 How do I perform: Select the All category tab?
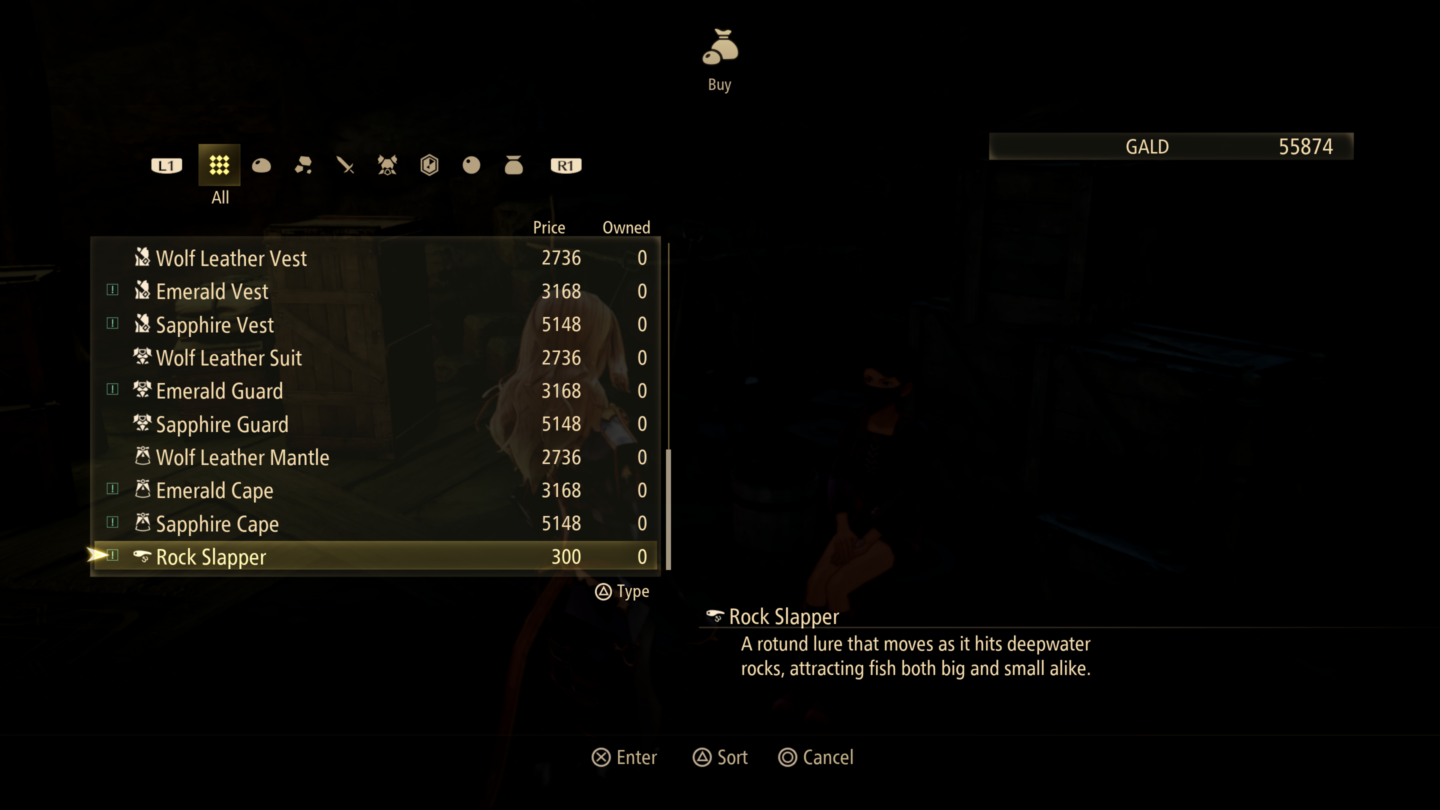point(219,166)
